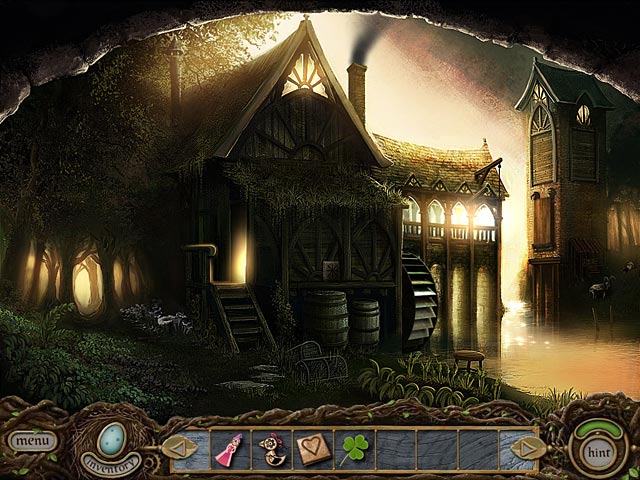Open the game menu
The image size is (640, 480).
tap(32, 440)
